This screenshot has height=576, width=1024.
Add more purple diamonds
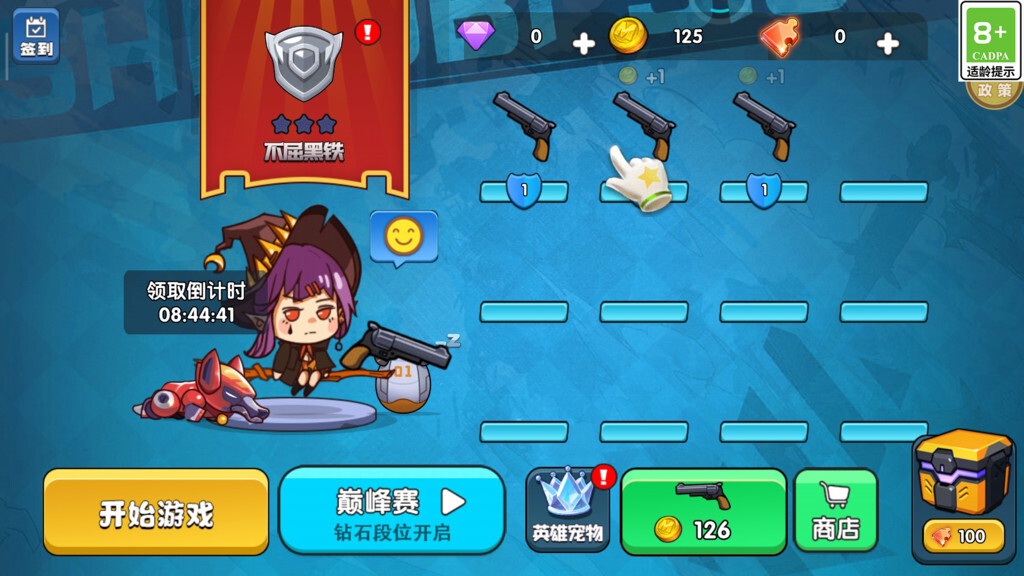[x=583, y=43]
